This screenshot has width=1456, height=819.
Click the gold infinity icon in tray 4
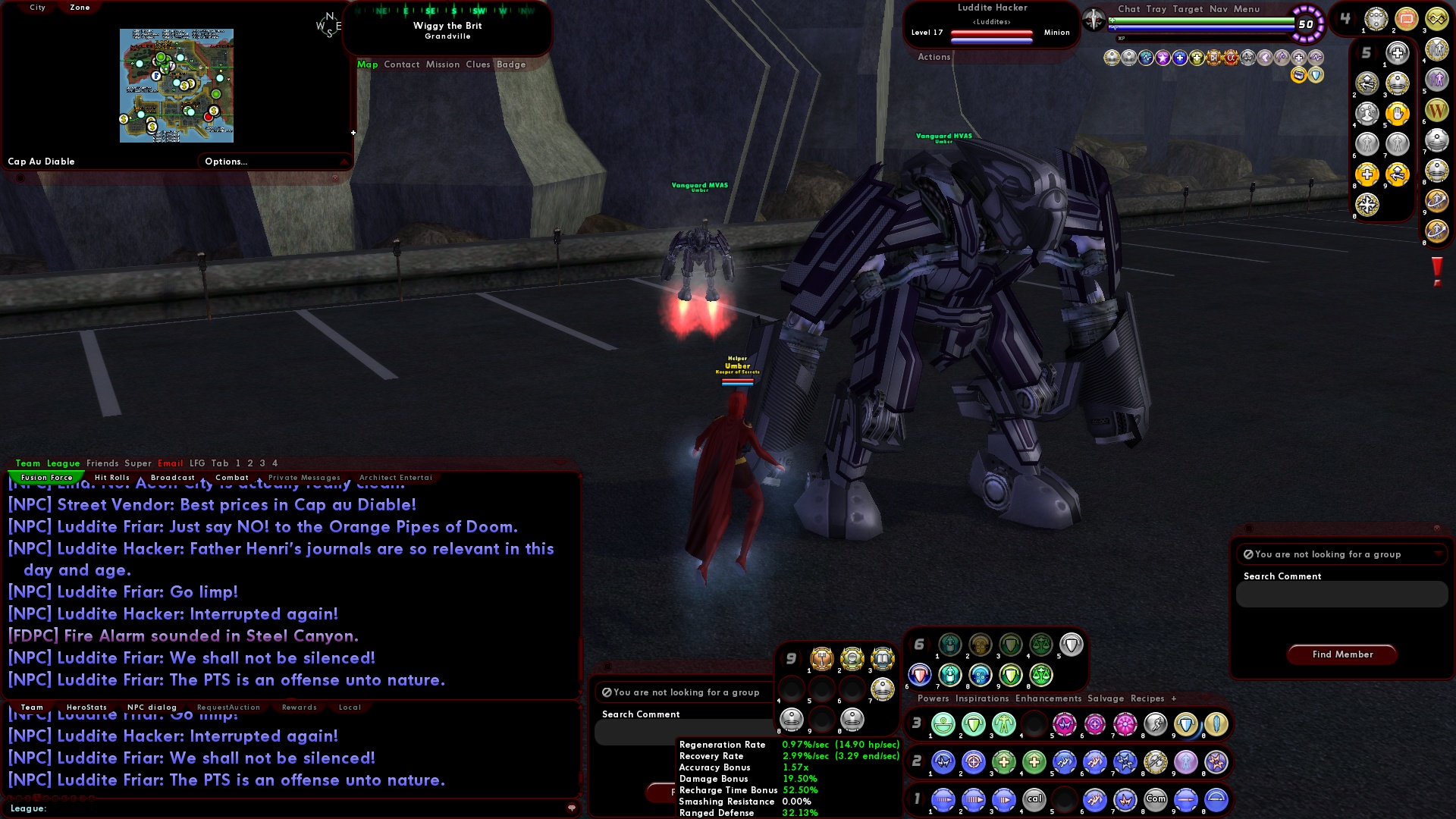pyautogui.click(x=1439, y=19)
